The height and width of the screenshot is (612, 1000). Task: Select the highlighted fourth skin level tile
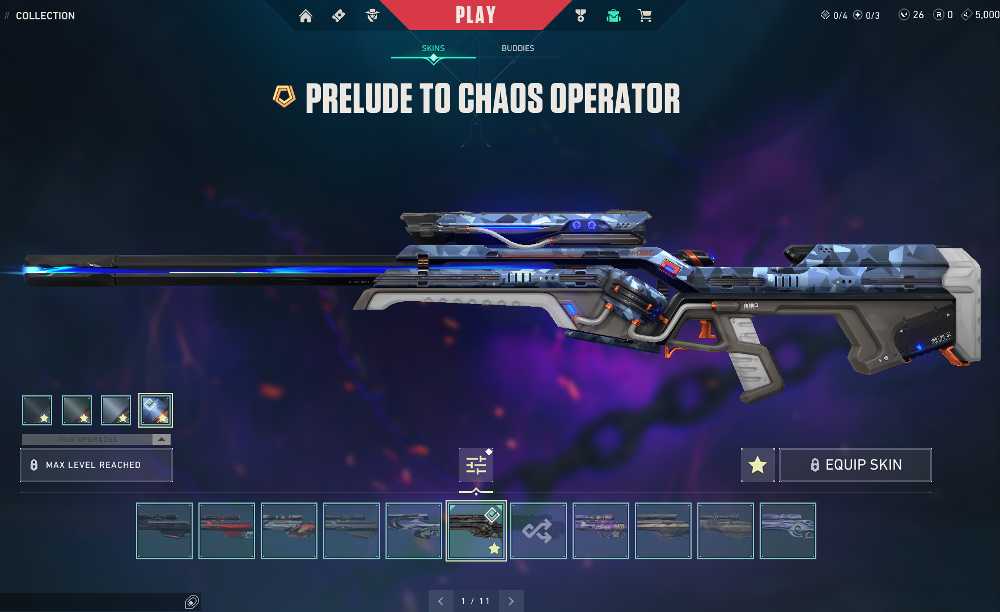155,410
